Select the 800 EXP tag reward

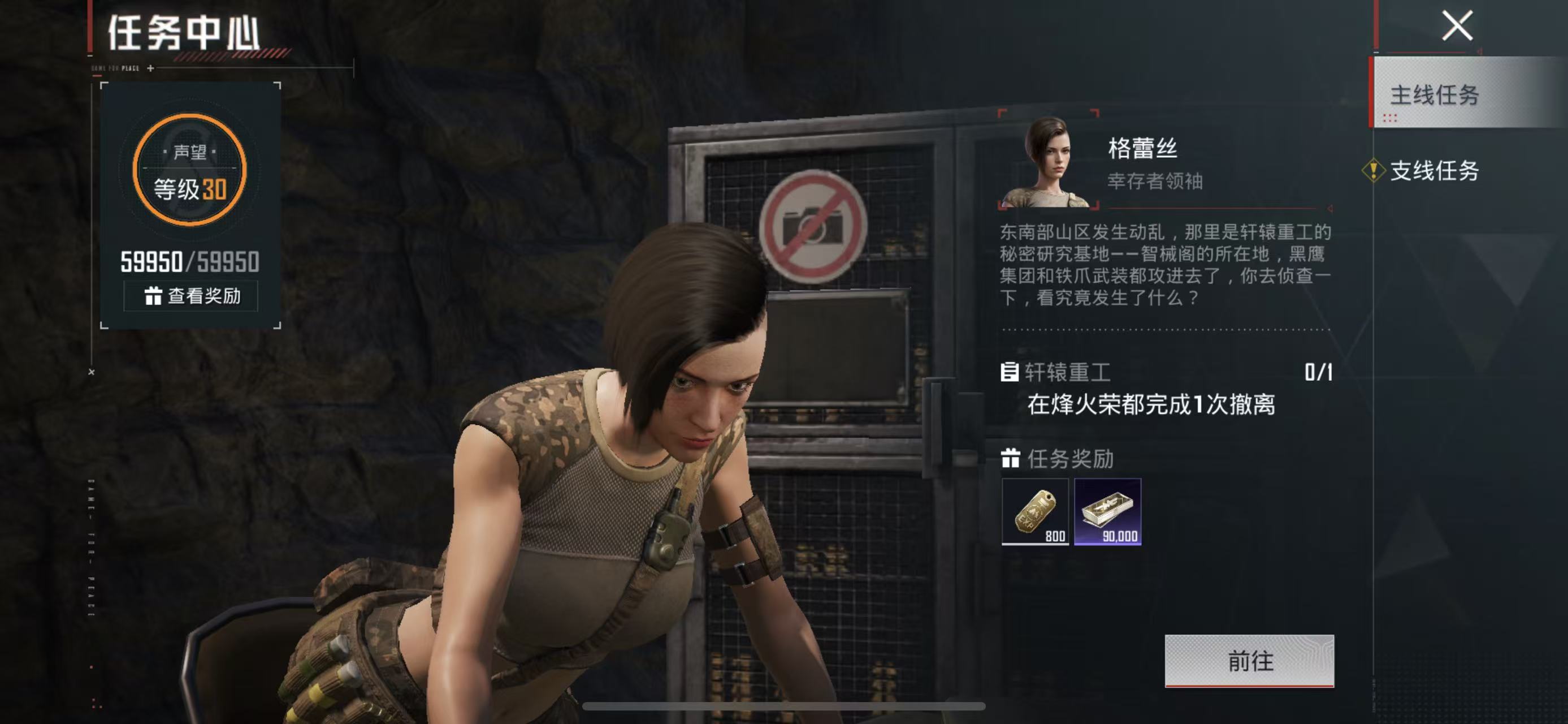coord(1035,511)
